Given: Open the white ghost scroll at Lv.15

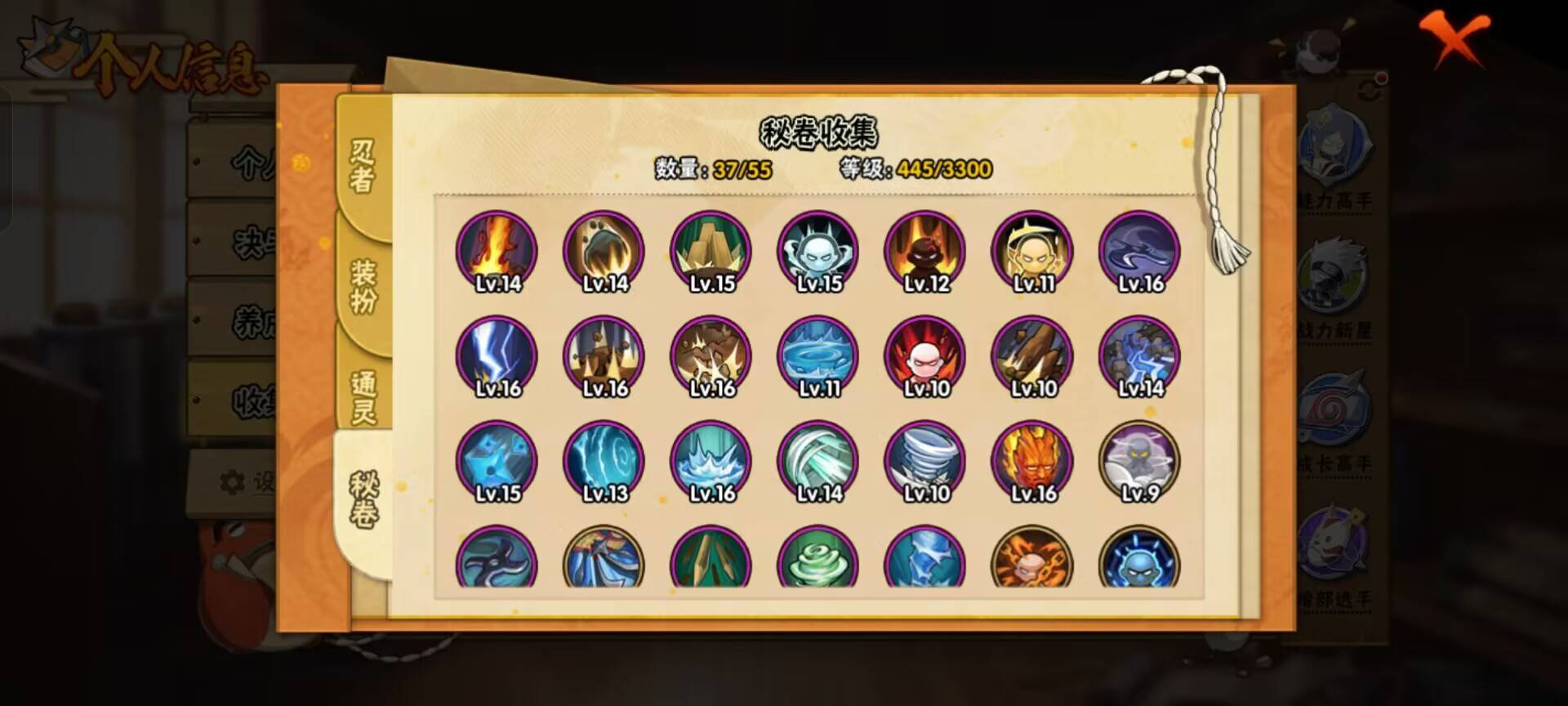Looking at the screenshot, I should [819, 252].
